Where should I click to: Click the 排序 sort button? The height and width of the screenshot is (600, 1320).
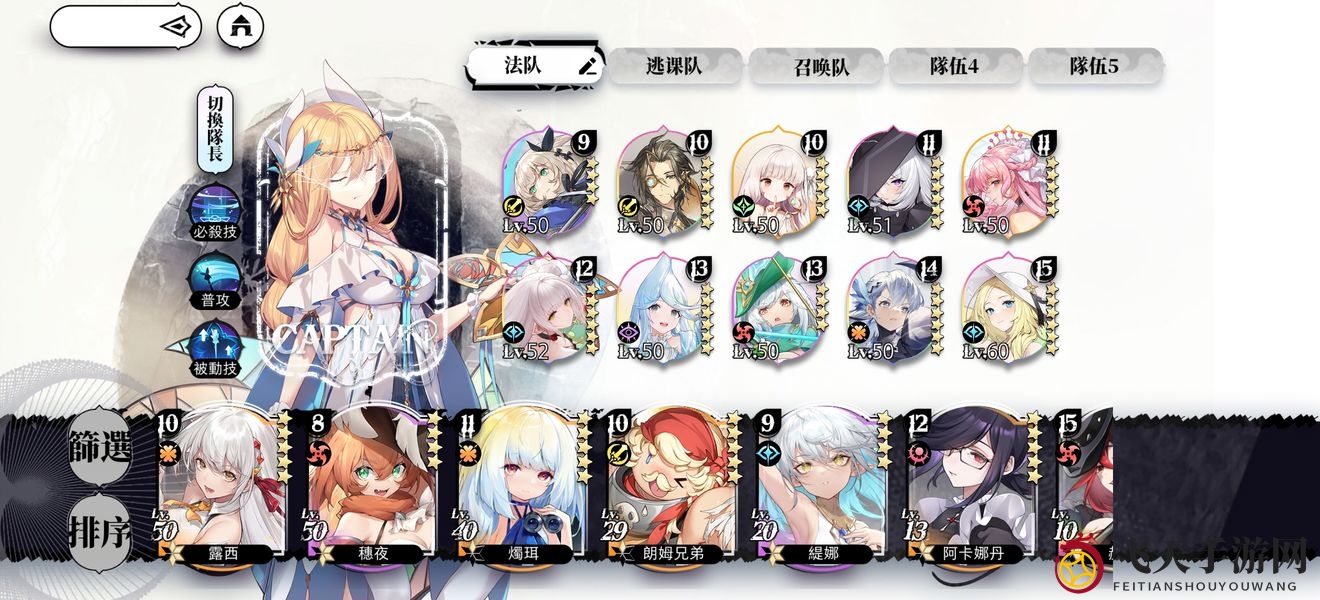click(x=100, y=532)
